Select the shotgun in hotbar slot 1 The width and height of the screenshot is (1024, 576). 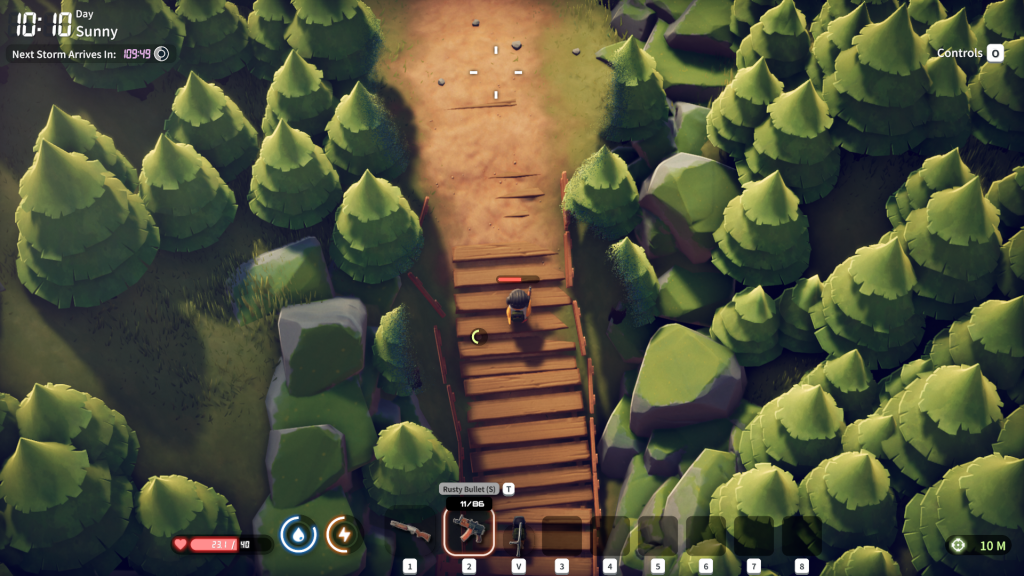[x=410, y=531]
